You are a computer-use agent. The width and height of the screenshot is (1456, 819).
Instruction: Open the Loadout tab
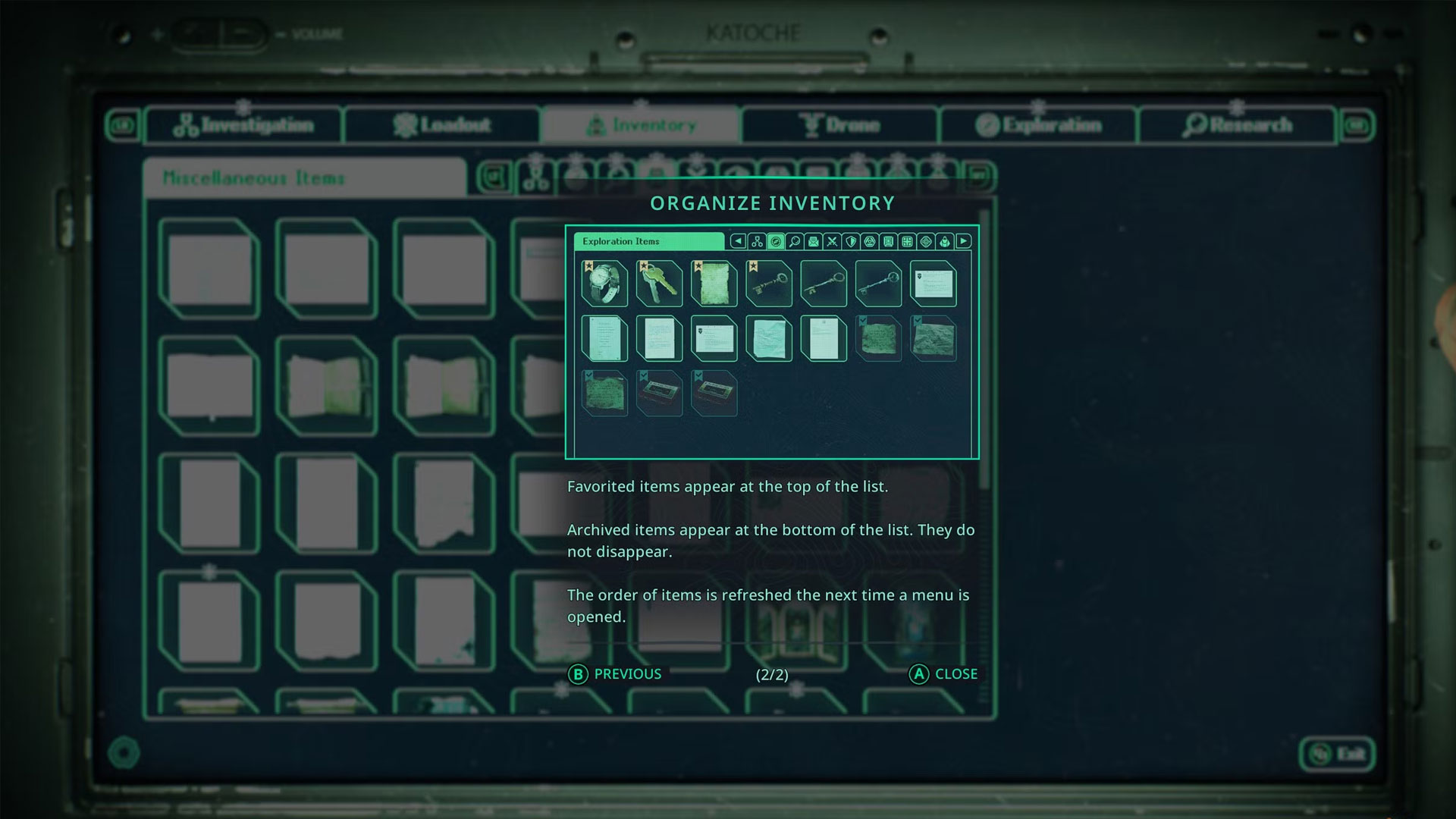pyautogui.click(x=442, y=125)
